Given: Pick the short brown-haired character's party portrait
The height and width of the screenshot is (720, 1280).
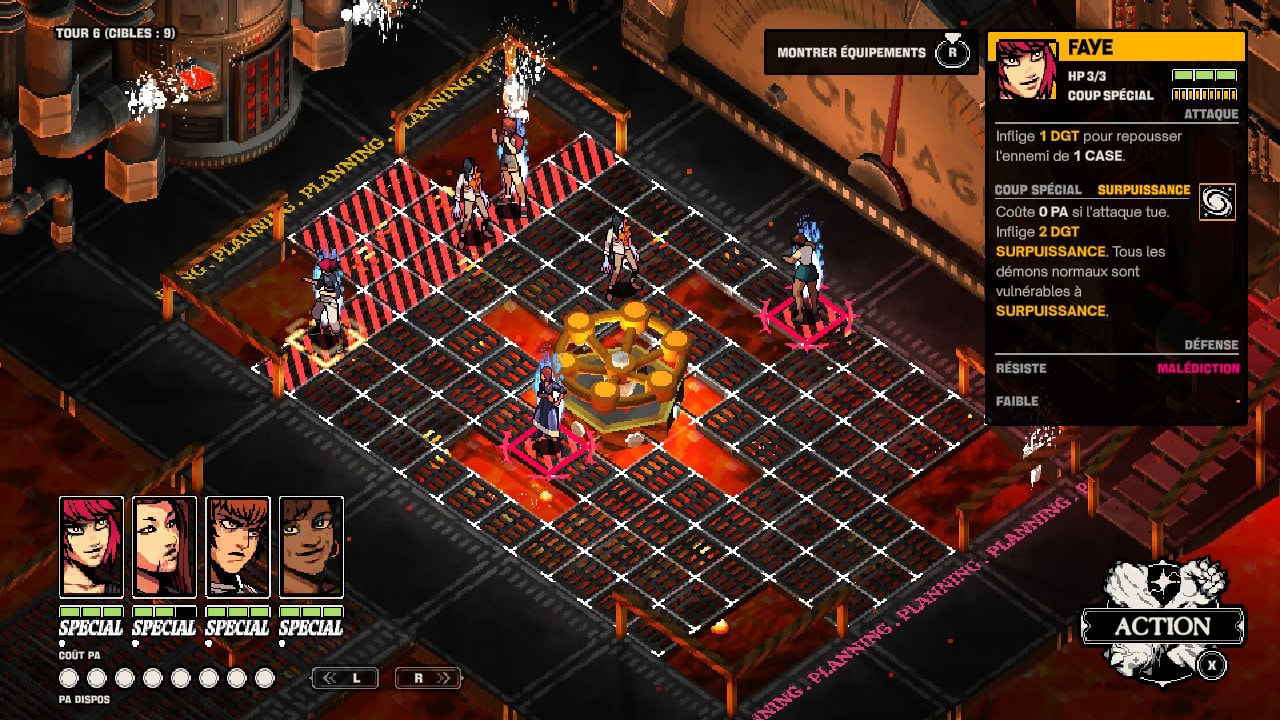Looking at the screenshot, I should pos(238,547).
